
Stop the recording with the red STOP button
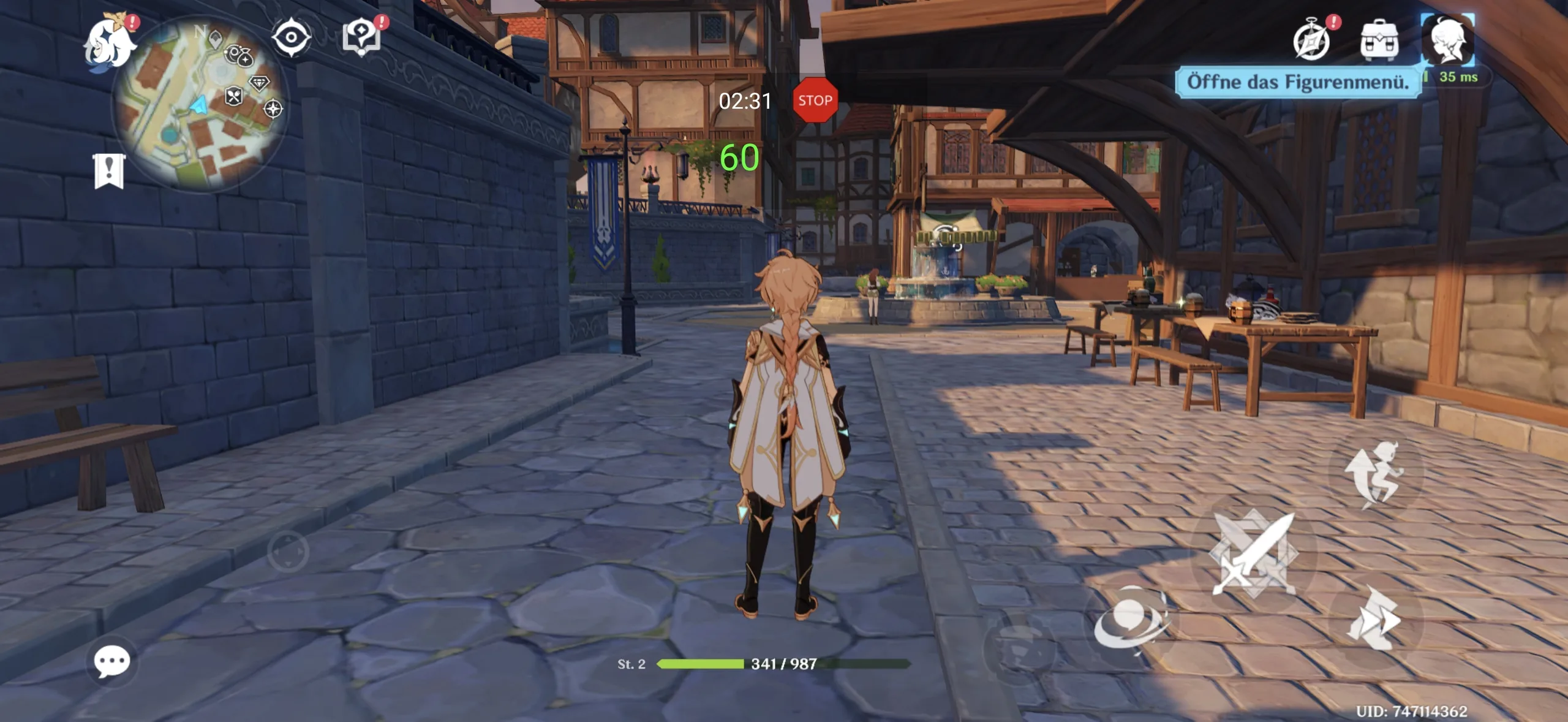(x=815, y=101)
